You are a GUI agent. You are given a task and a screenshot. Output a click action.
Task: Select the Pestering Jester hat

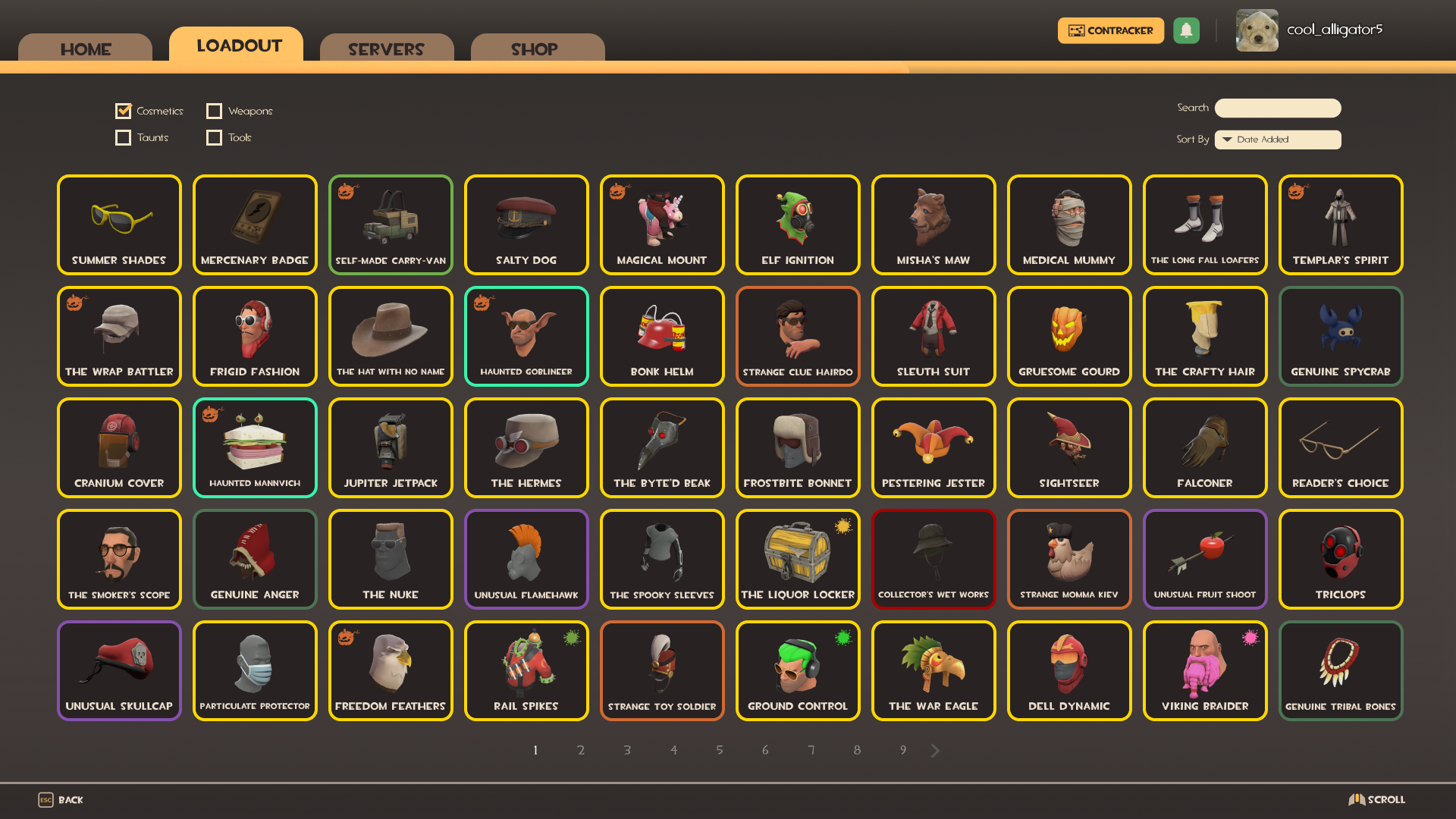pyautogui.click(x=934, y=447)
